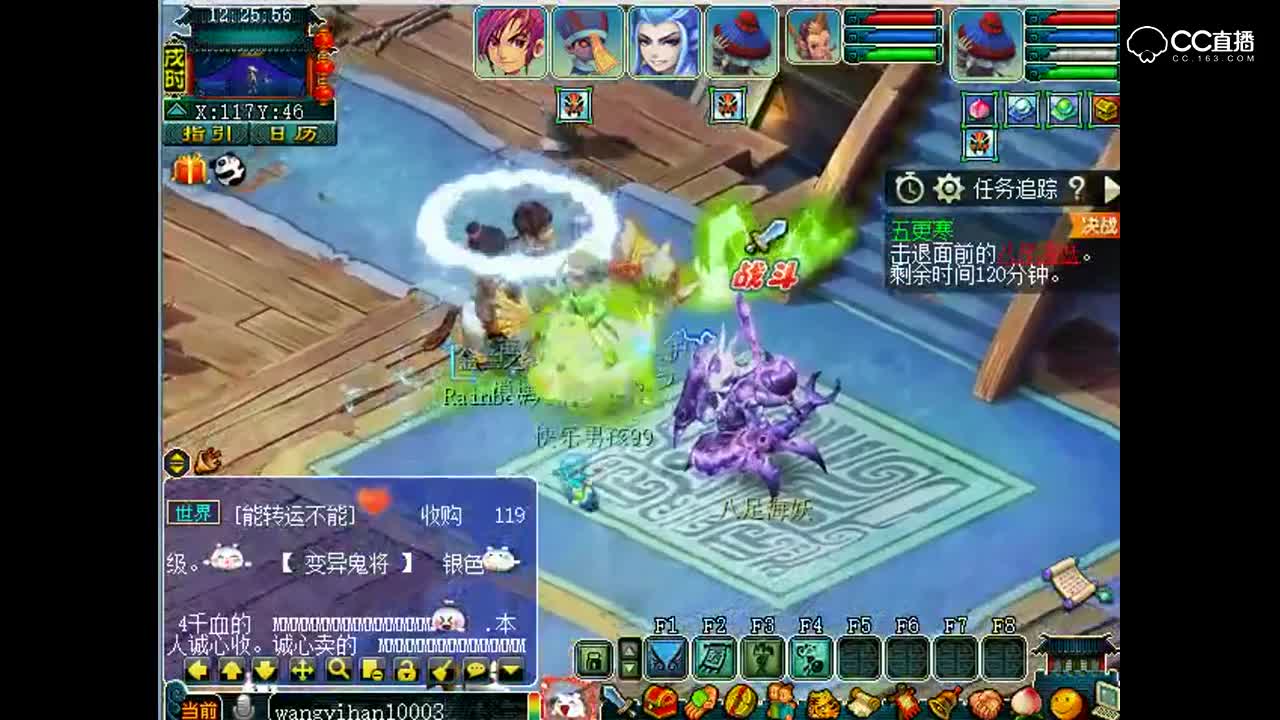This screenshot has height=720, width=1280.
Task: Select the F1 wings skill icon
Action: point(665,658)
